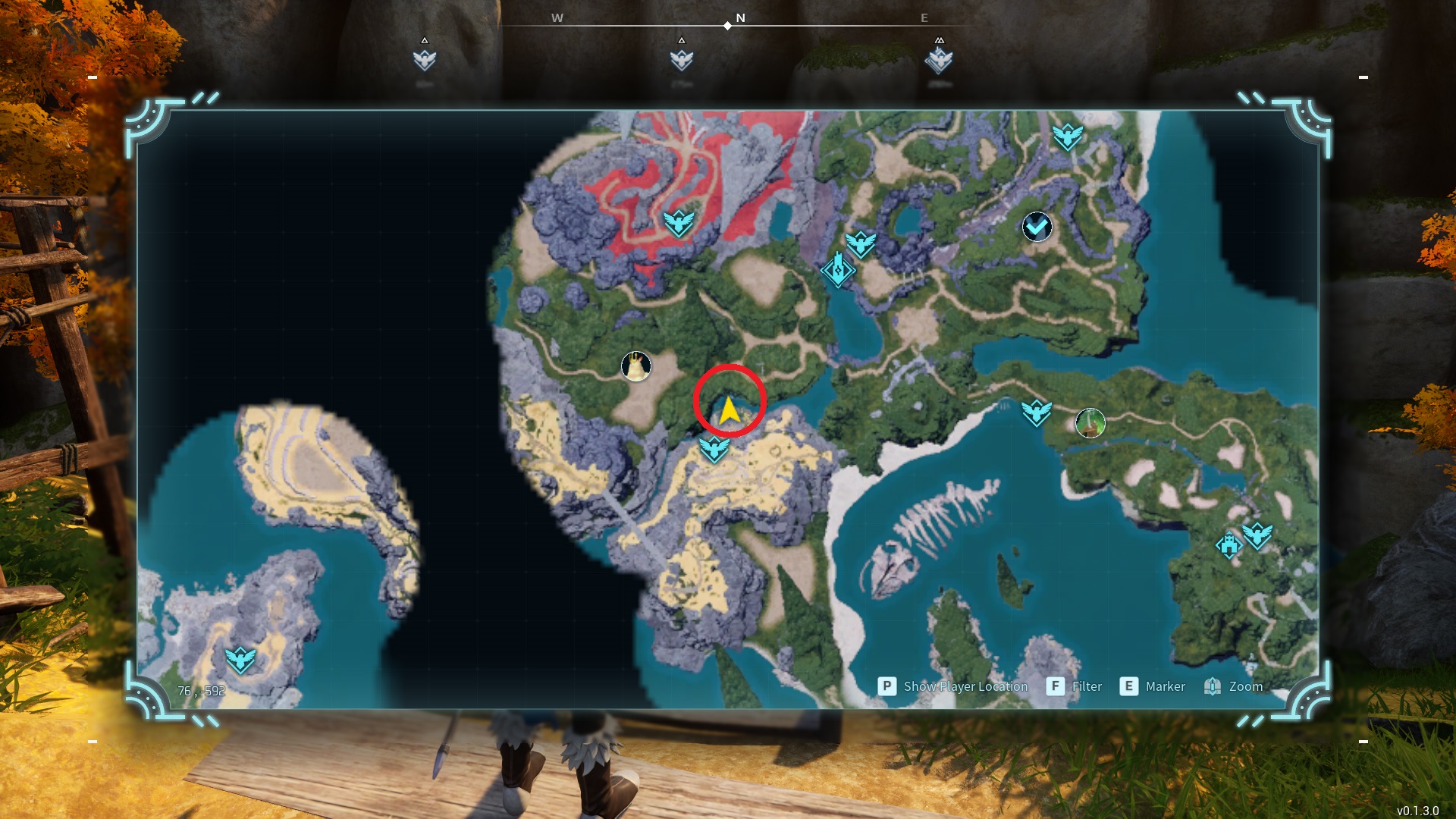Click the green boss portrait on the eastern peninsula
This screenshot has height=819, width=1456.
[x=1090, y=423]
